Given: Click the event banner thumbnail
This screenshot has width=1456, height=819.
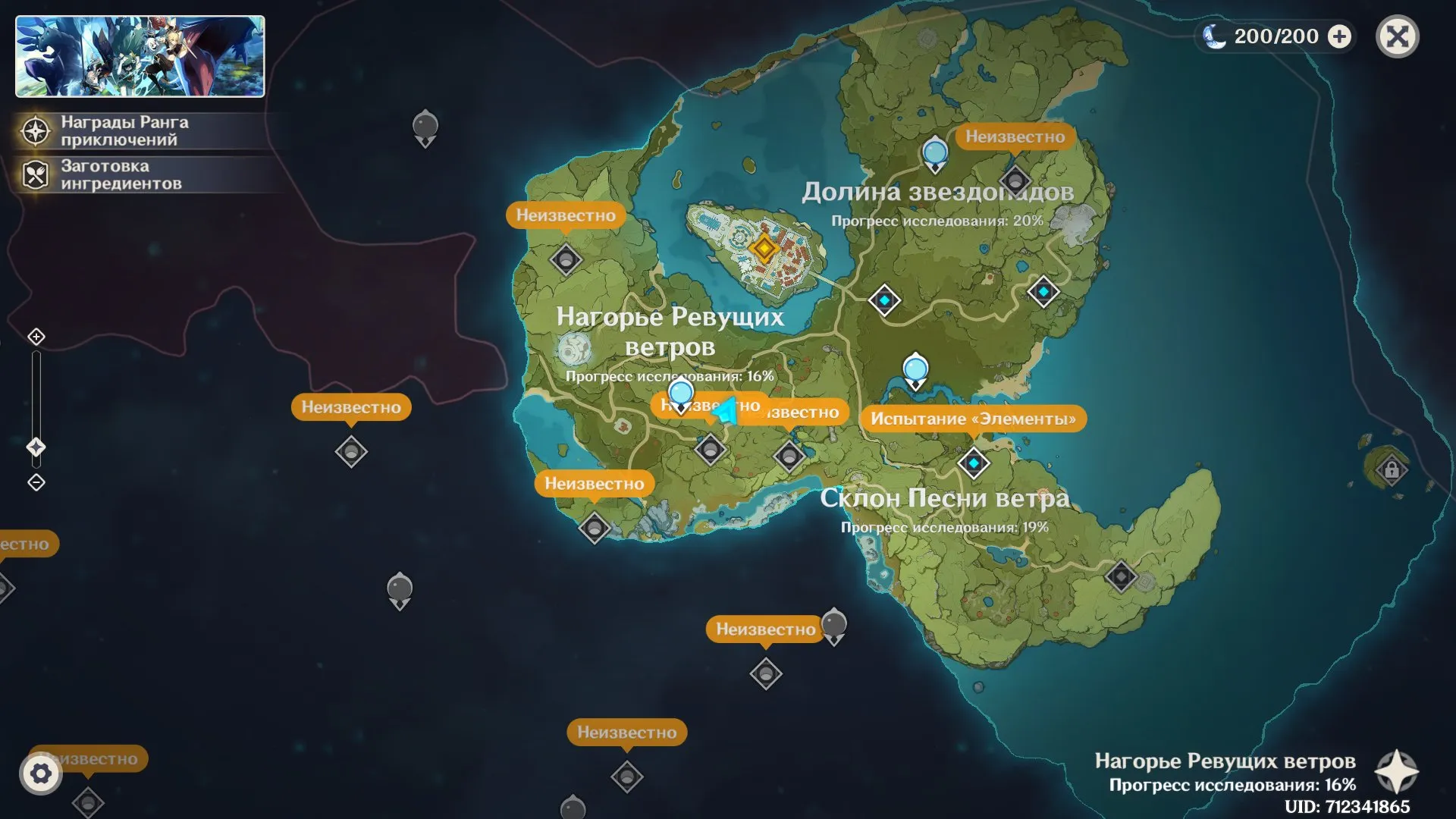Looking at the screenshot, I should coord(140,57).
